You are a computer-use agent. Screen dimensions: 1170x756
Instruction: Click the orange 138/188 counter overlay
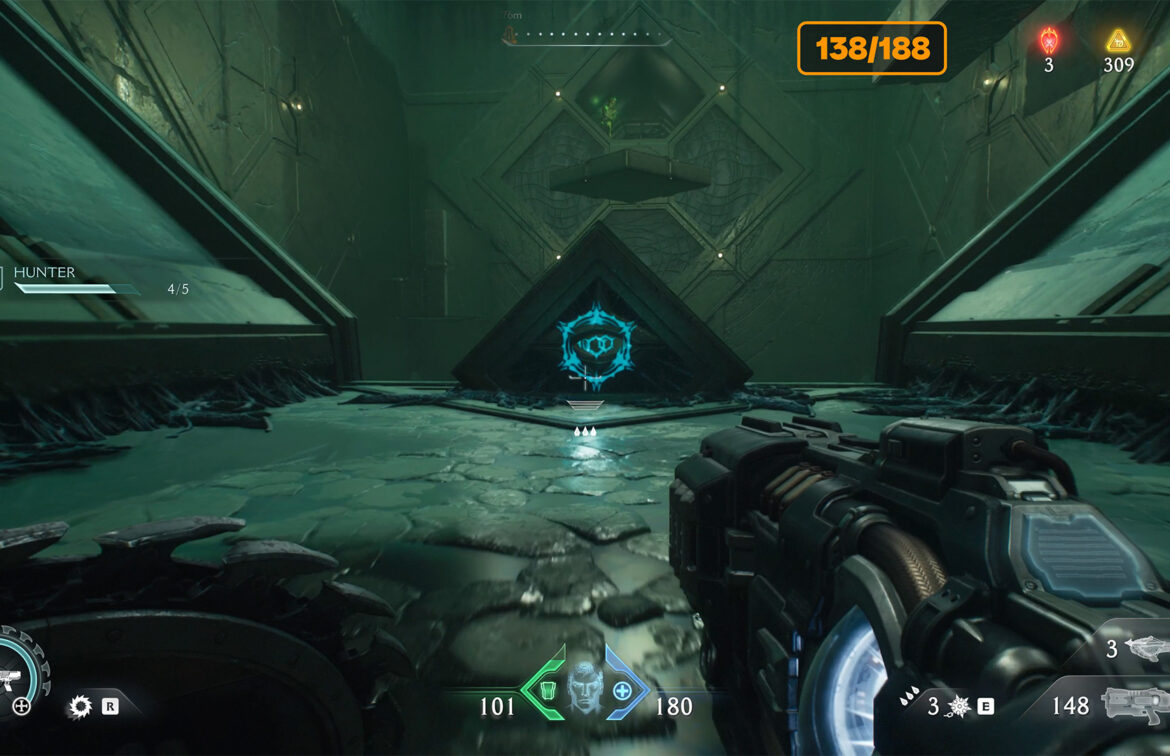[x=871, y=48]
